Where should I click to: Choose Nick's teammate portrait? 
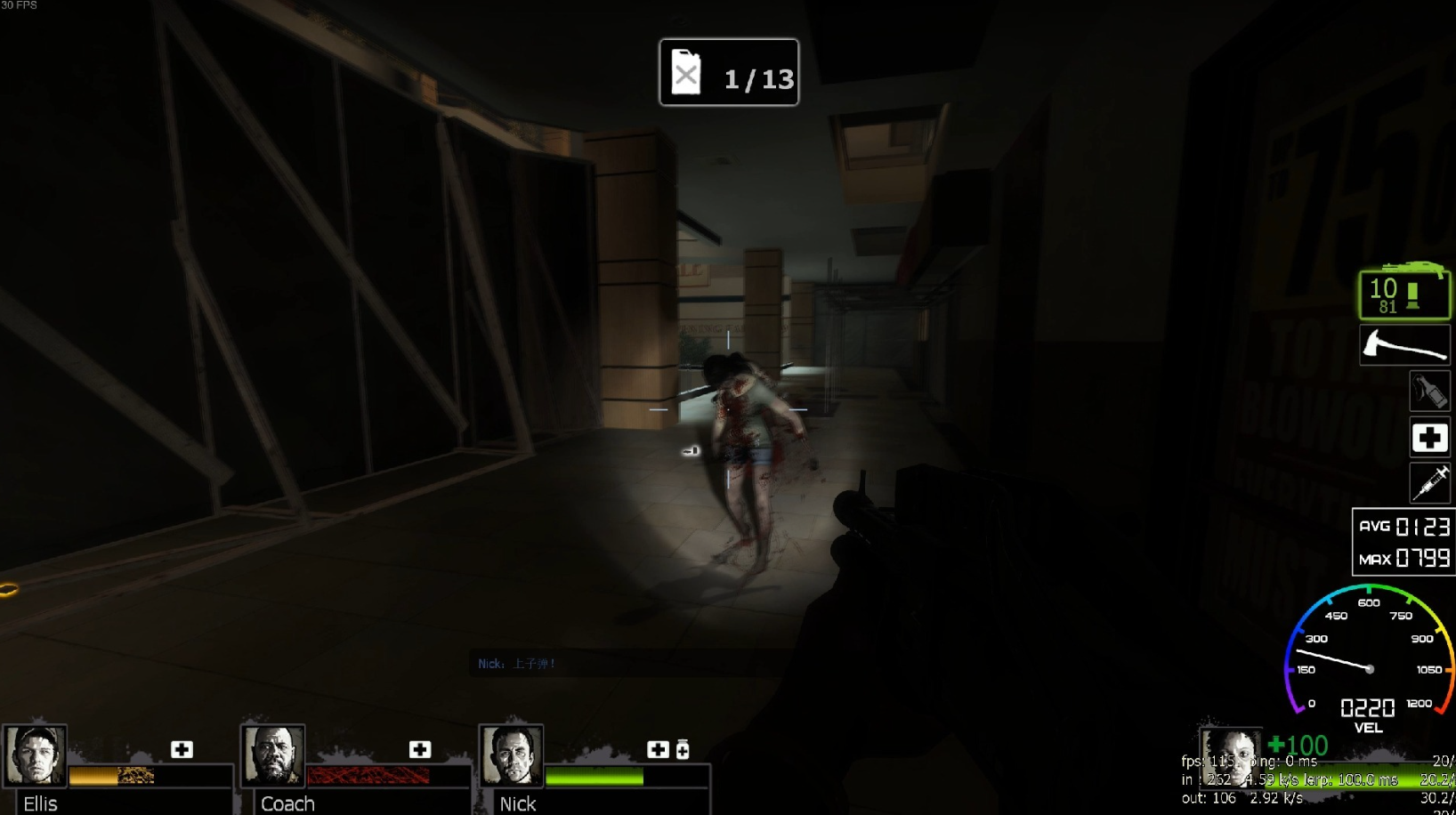(x=512, y=755)
